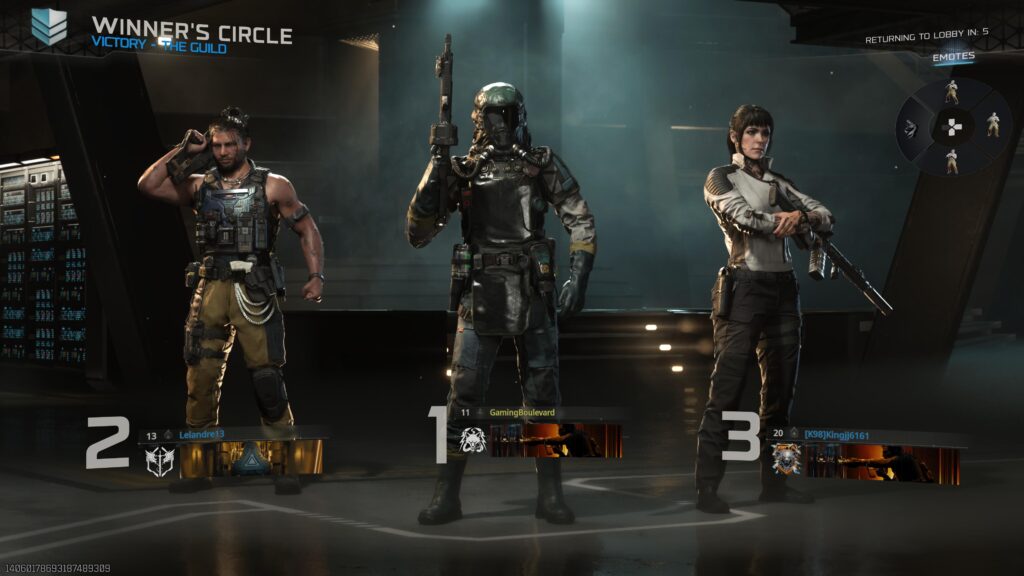This screenshot has height=576, width=1024.
Task: Select the GamingBoulevard player name
Action: (522, 412)
